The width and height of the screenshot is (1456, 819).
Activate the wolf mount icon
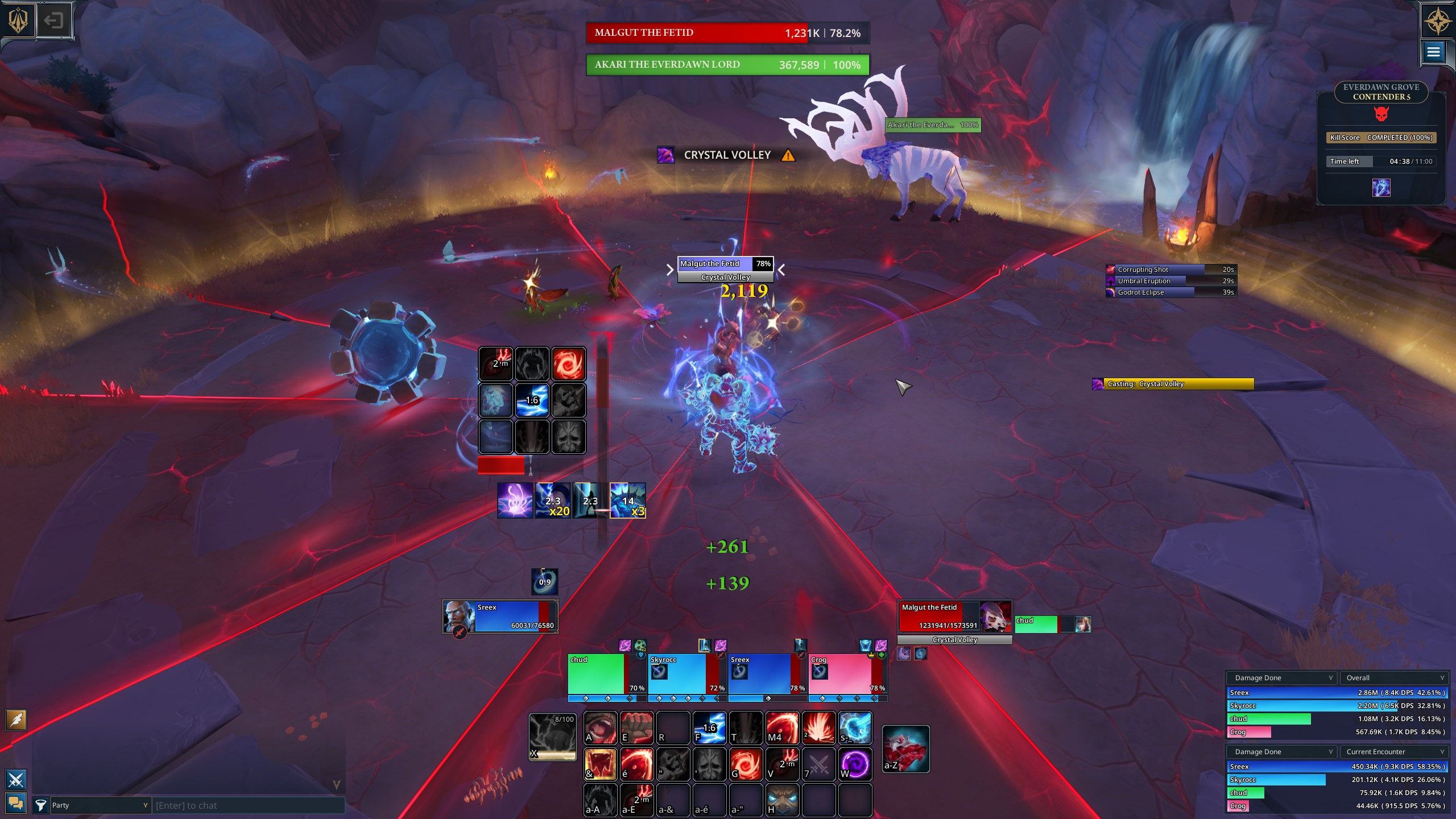pyautogui.click(x=905, y=748)
